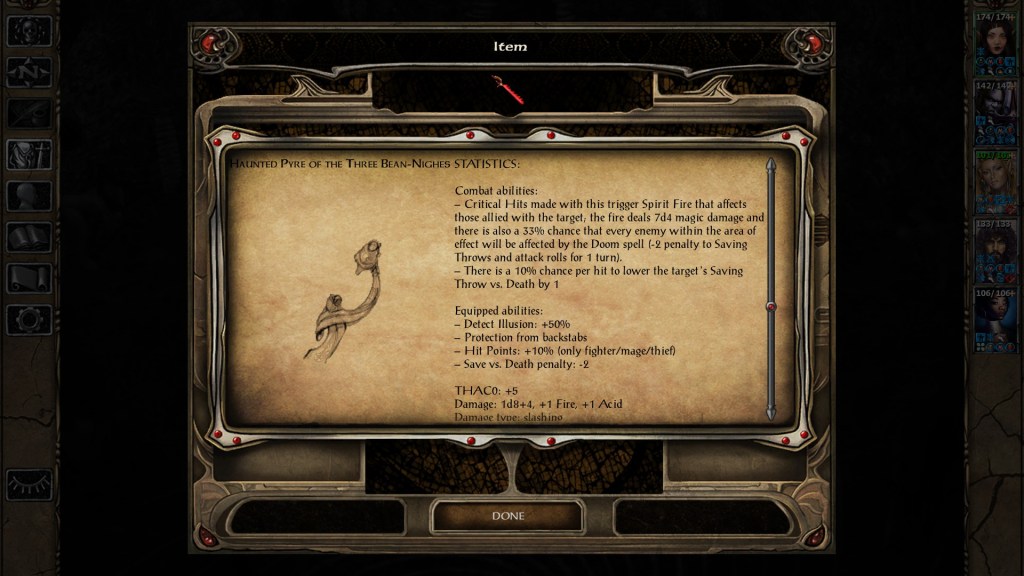The height and width of the screenshot is (576, 1024).
Task: Open the options gear icon
Action: click(29, 320)
